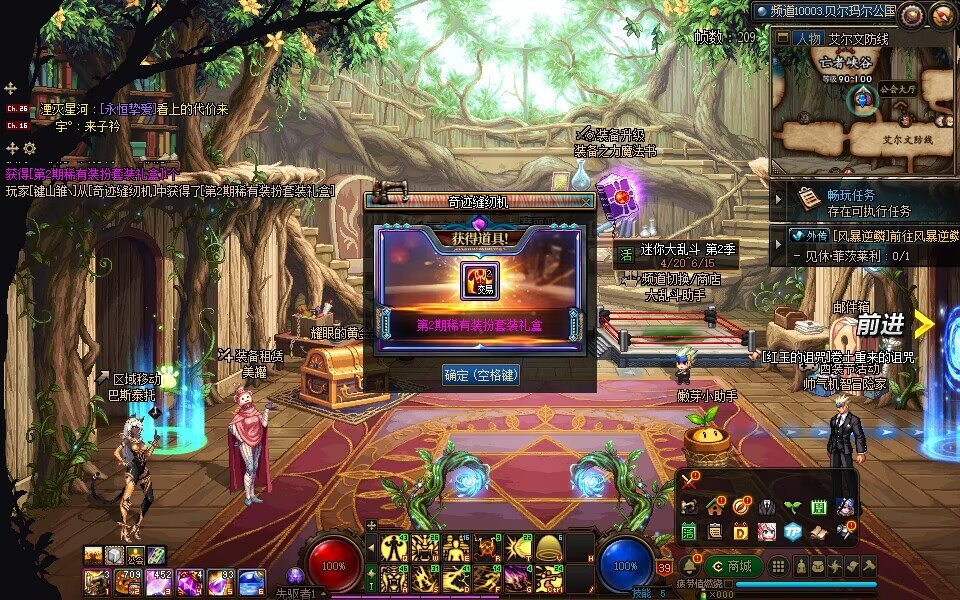This screenshot has height=600, width=960.
Task: Open the blue TP icon
Action: coord(793,531)
